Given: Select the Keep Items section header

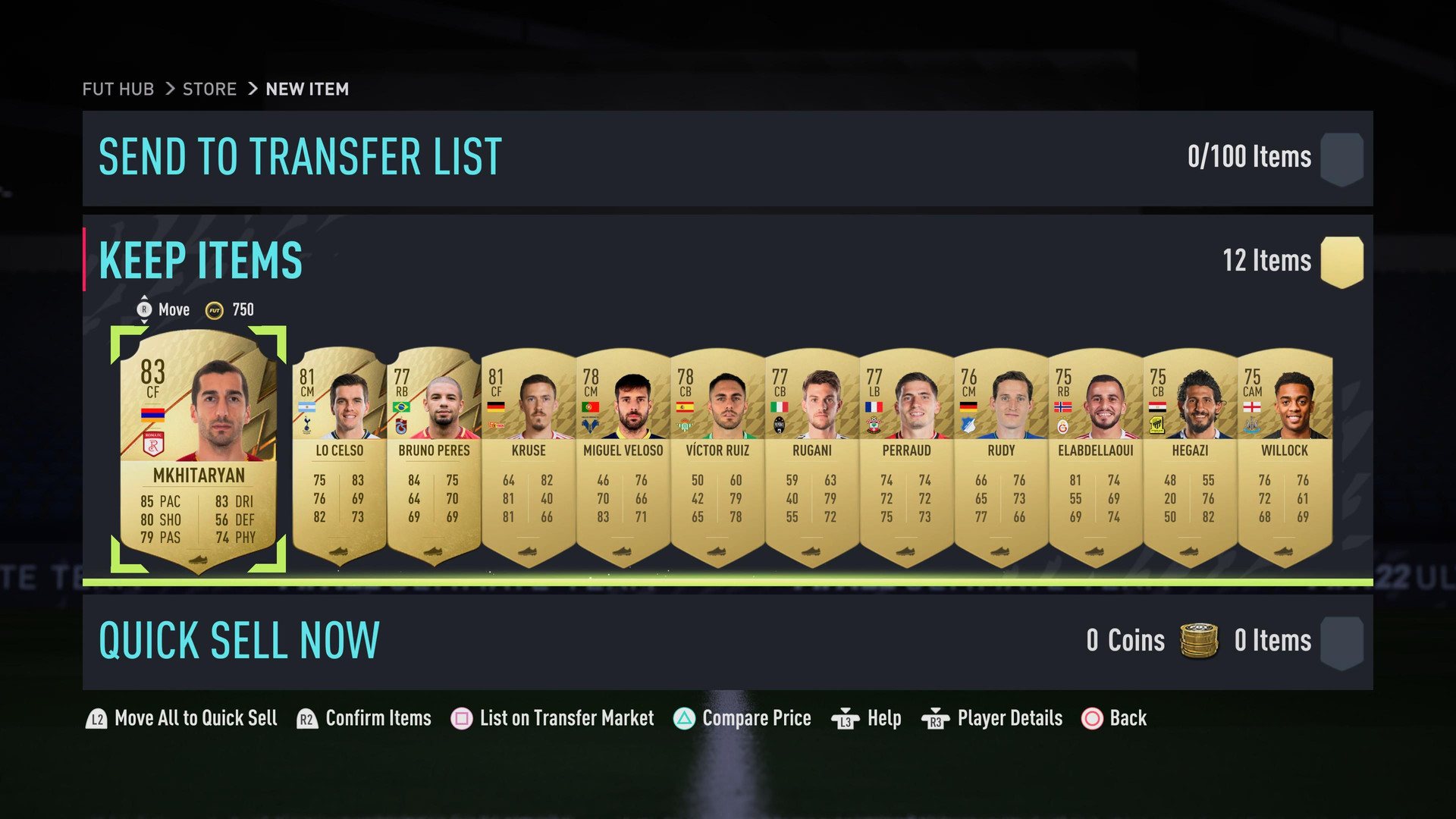Looking at the screenshot, I should (x=201, y=261).
